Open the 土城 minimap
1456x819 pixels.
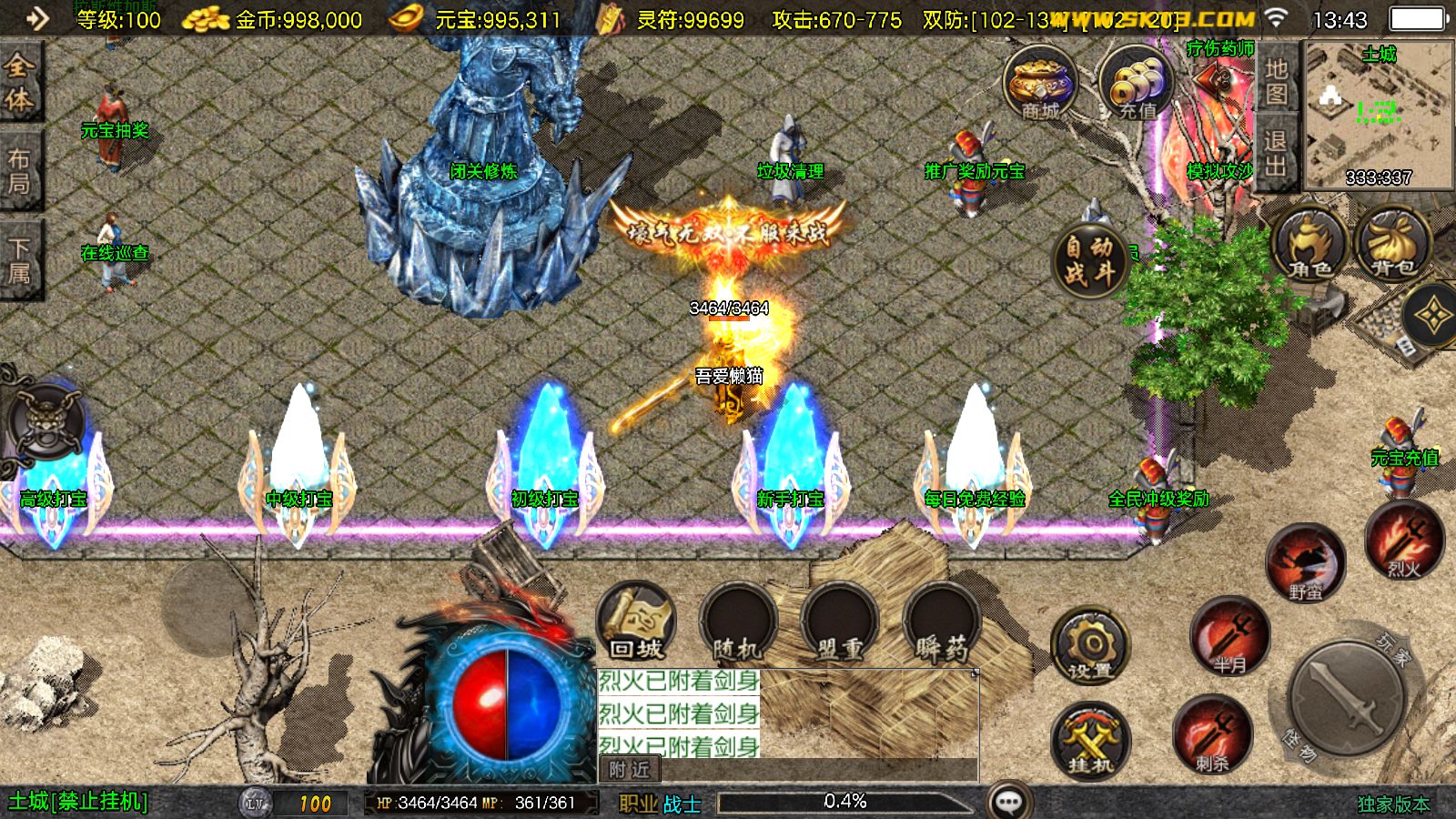coord(1379,114)
